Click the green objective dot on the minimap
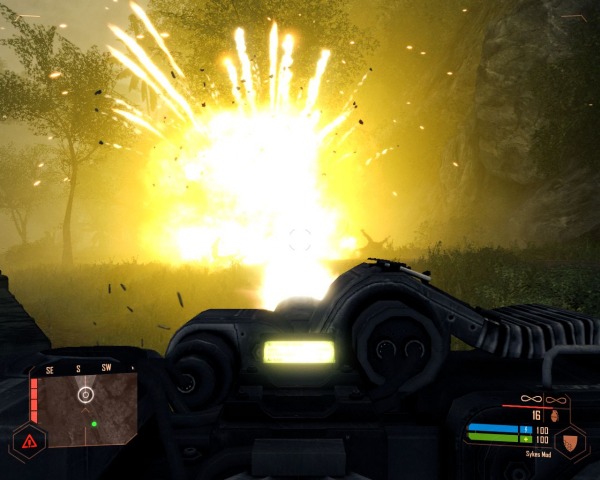 94,424
